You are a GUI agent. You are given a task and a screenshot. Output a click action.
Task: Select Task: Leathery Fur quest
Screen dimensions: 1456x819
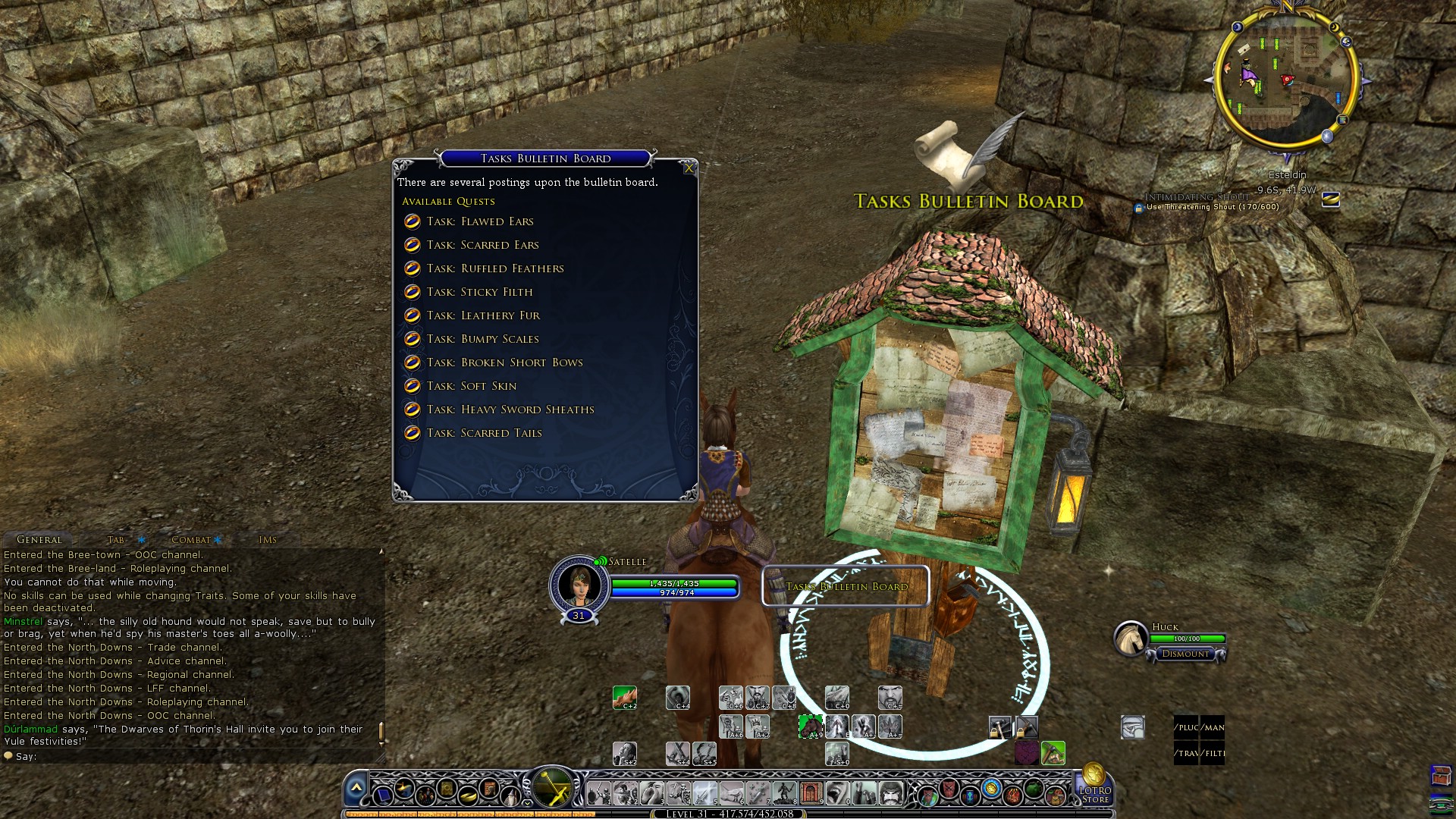point(483,315)
